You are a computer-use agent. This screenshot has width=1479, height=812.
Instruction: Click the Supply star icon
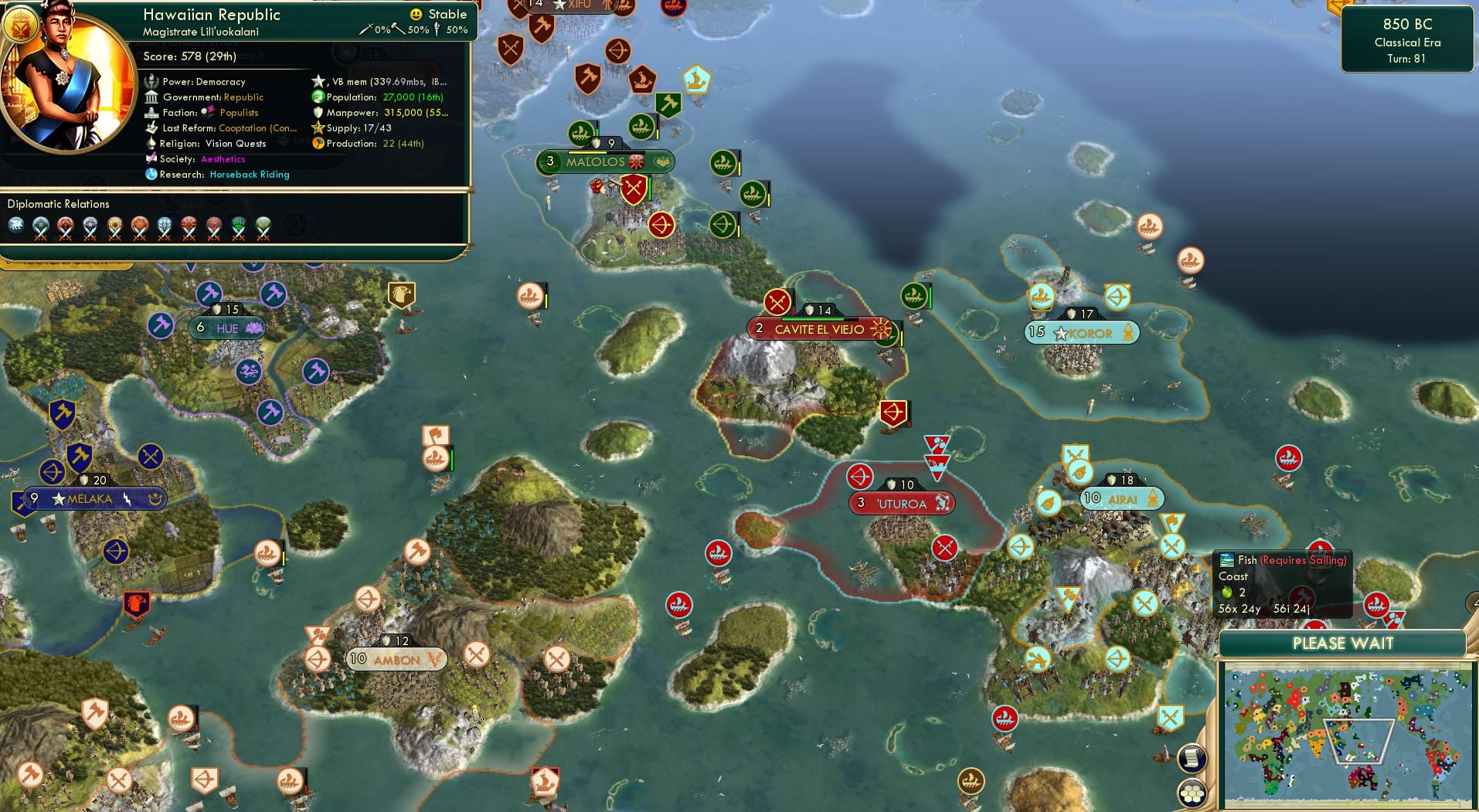317,128
